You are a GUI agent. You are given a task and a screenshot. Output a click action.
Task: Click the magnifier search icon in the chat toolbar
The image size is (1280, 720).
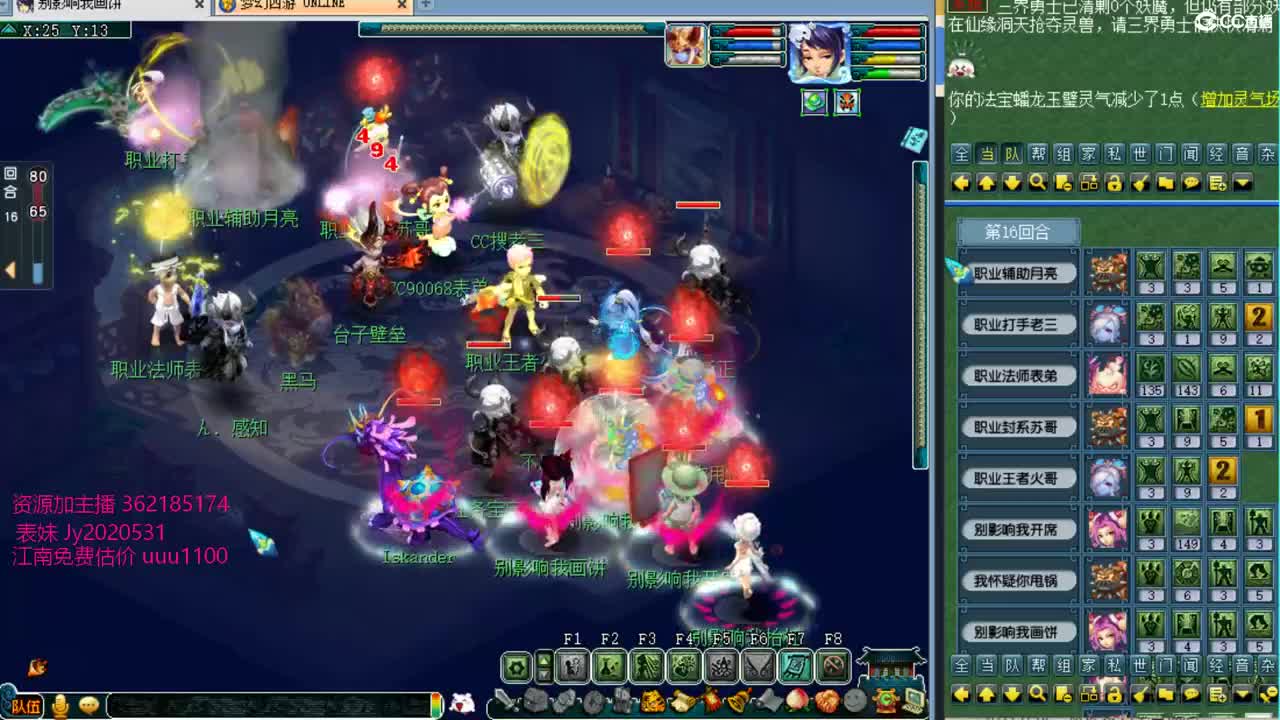(1038, 182)
